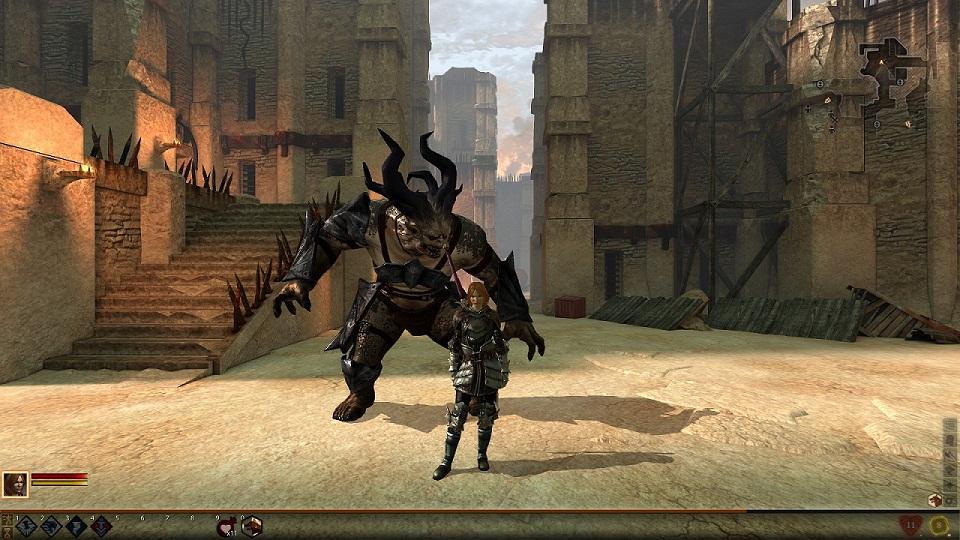This screenshot has width=960, height=540.
Task: Activate the first ability in slot 1
Action: (26, 526)
